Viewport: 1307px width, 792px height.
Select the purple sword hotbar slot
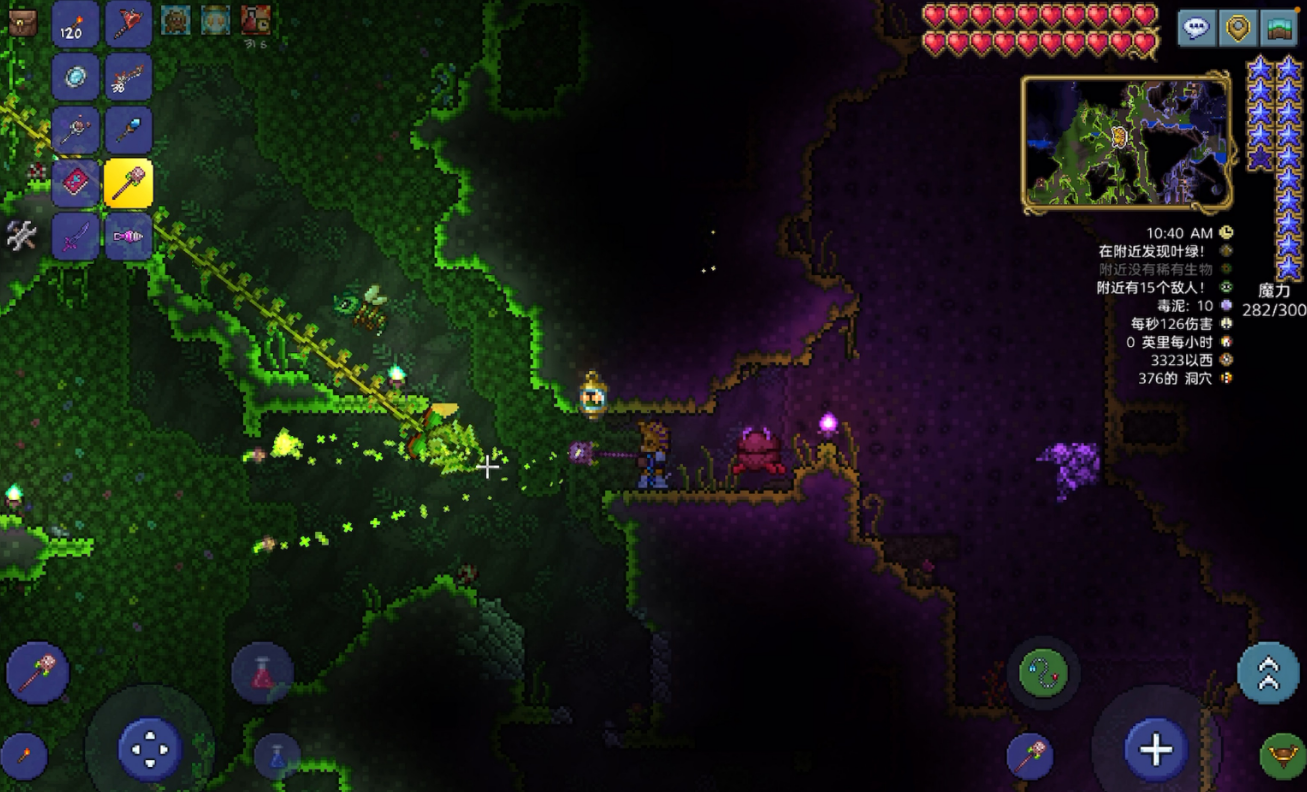pyautogui.click(x=75, y=237)
